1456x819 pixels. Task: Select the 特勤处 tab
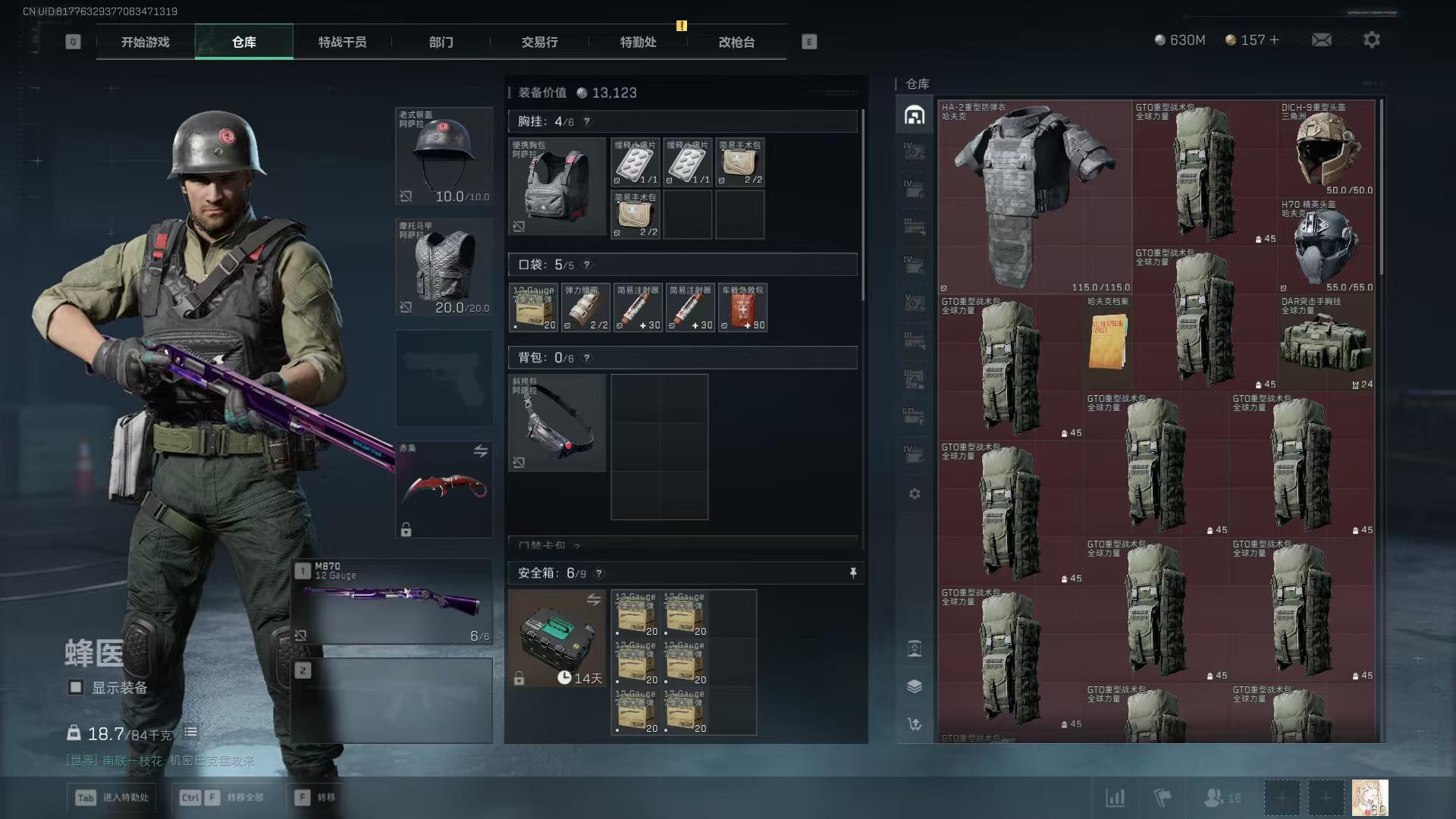[x=638, y=42]
